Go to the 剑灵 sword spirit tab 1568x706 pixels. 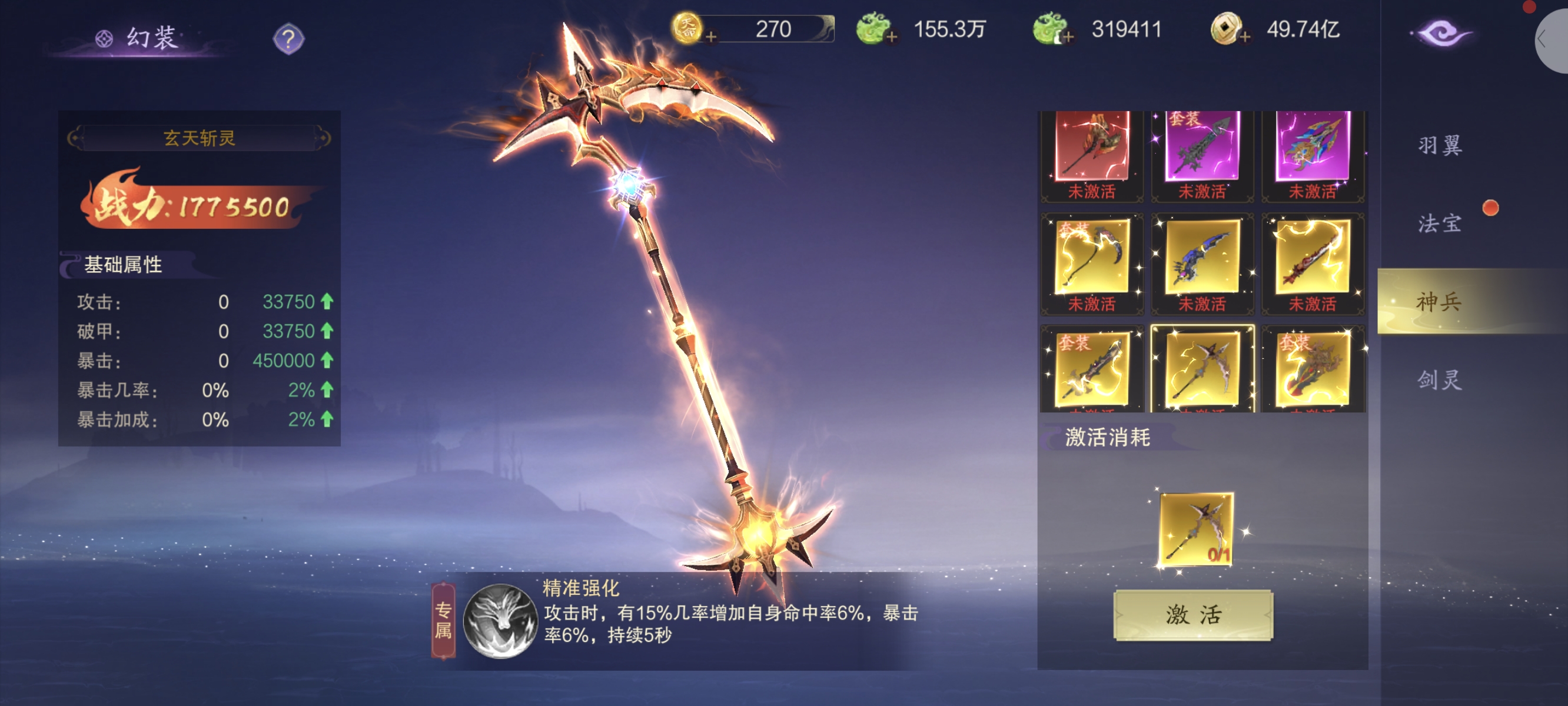(1439, 381)
